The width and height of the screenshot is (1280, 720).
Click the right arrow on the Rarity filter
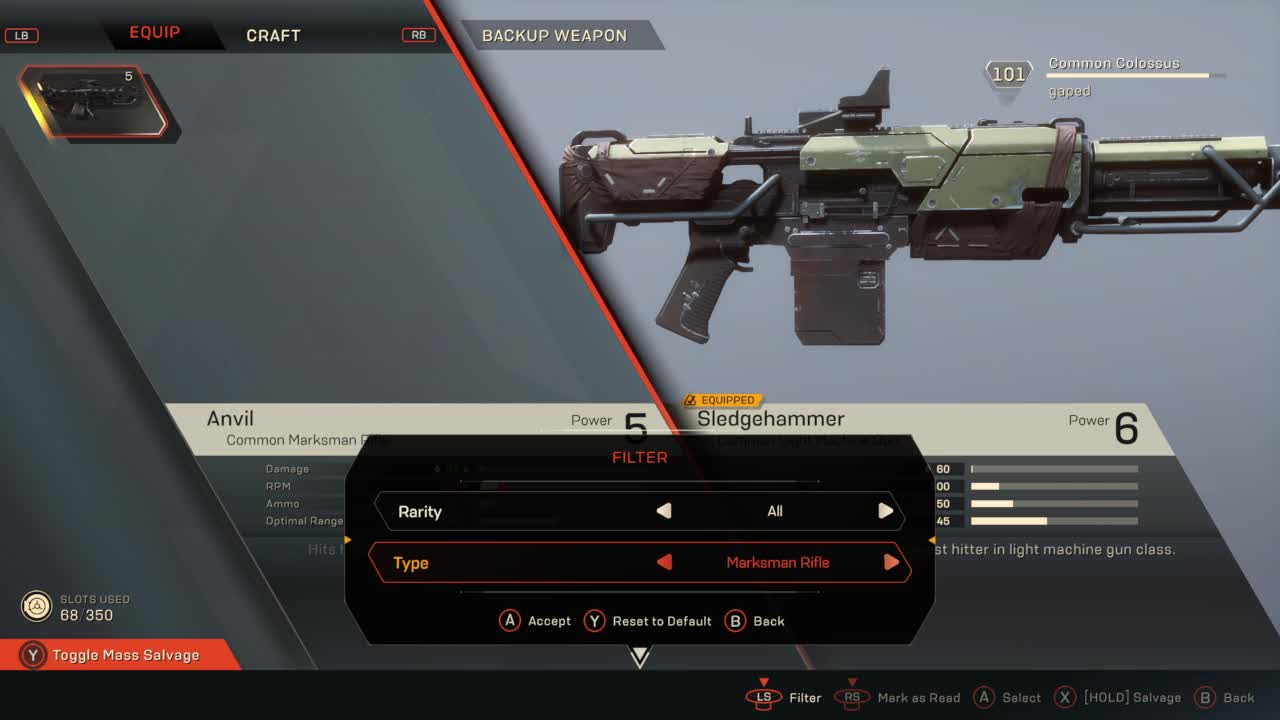885,511
